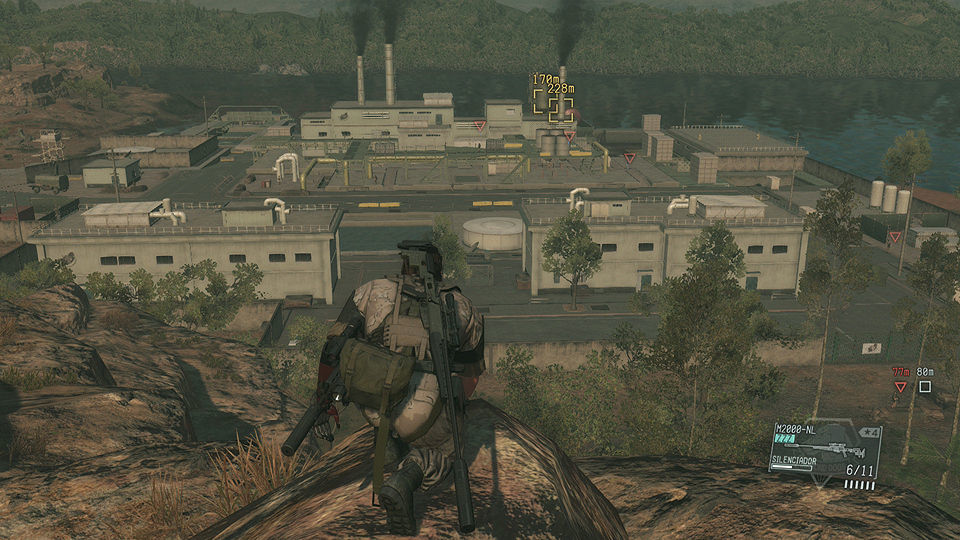Viewport: 960px width, 540px height.
Task: Select the white square marker at 80m
Action: (x=925, y=386)
